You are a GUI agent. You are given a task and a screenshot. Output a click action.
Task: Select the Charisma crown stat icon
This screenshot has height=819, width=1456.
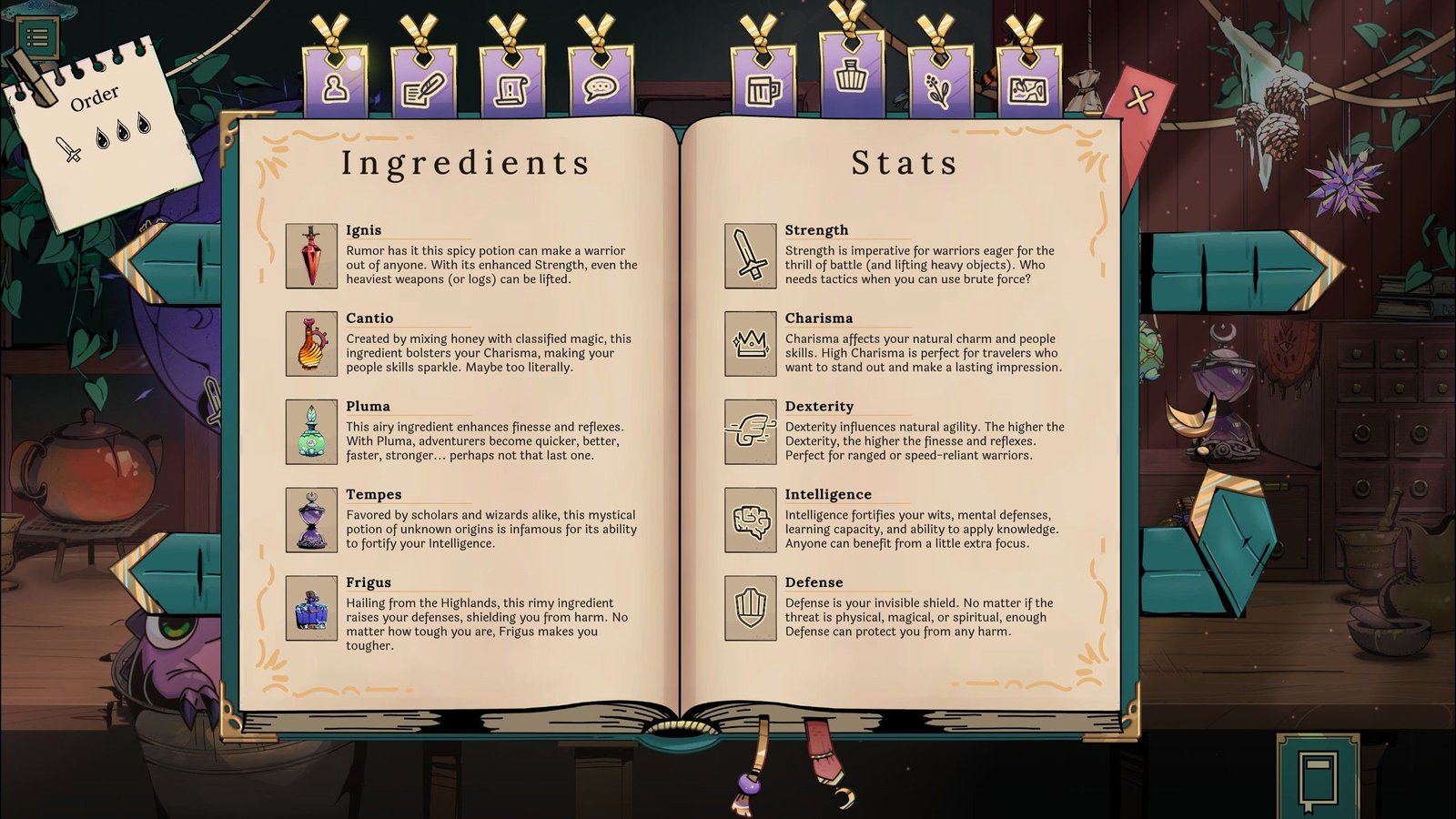(x=751, y=344)
